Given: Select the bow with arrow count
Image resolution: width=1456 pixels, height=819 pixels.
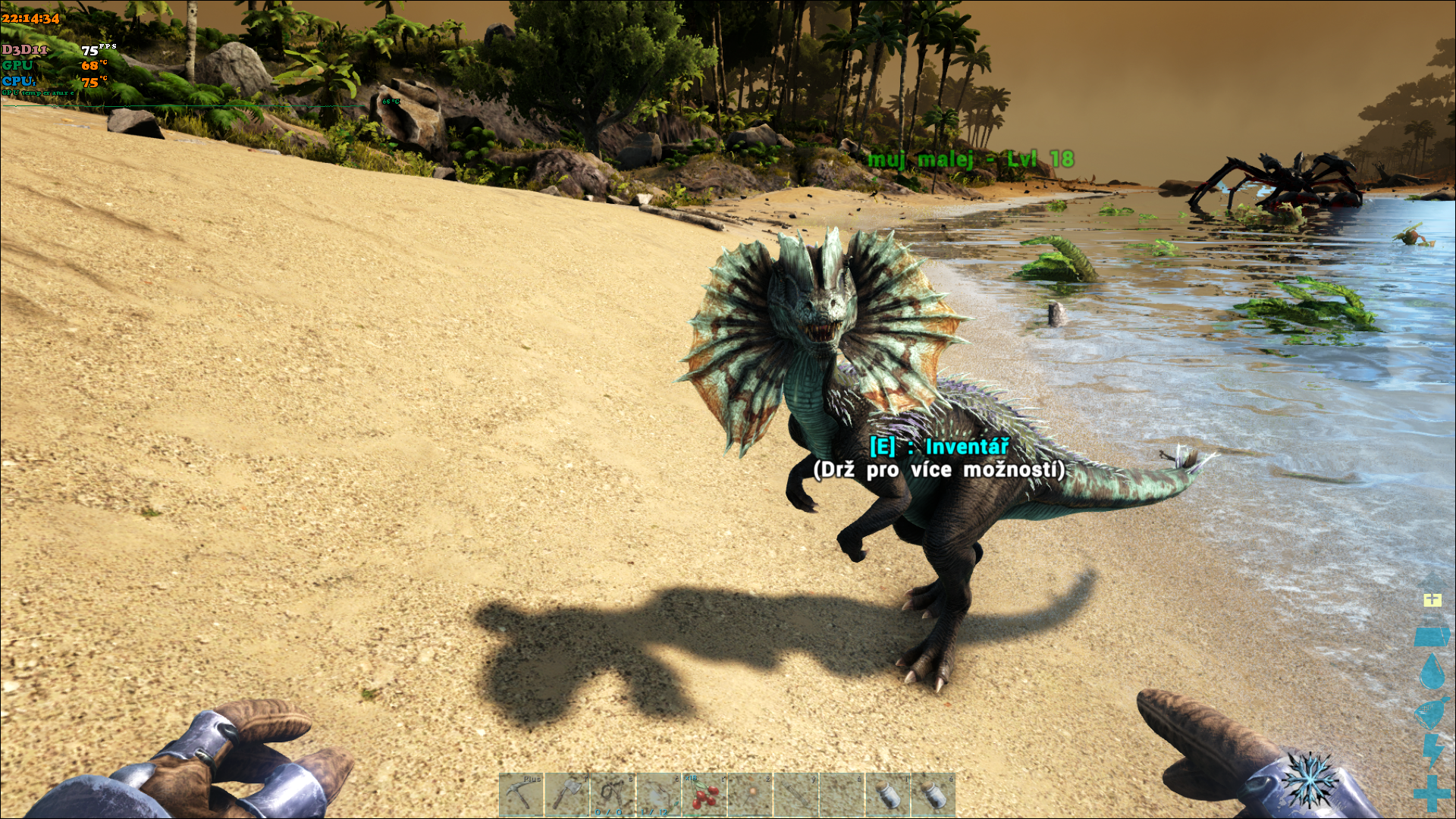Looking at the screenshot, I should (x=658, y=795).
